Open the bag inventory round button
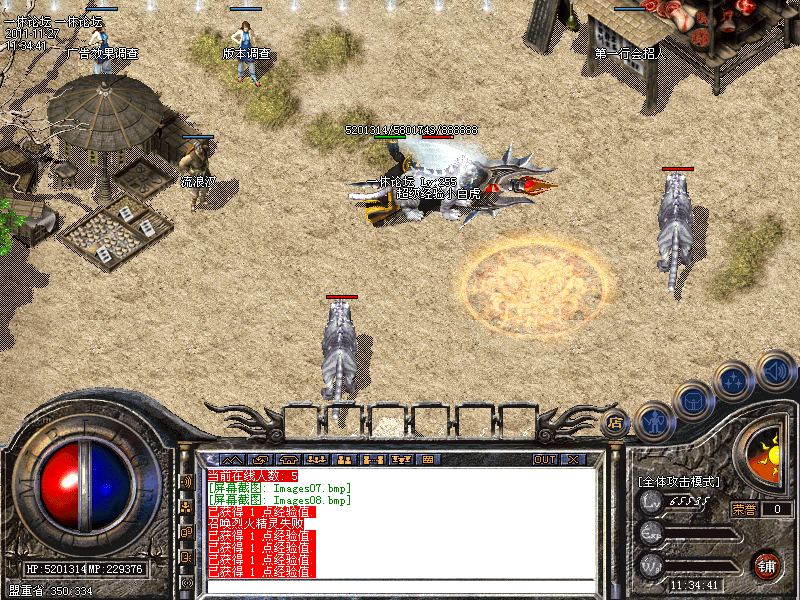Screen dimensions: 800x600 [x=693, y=401]
